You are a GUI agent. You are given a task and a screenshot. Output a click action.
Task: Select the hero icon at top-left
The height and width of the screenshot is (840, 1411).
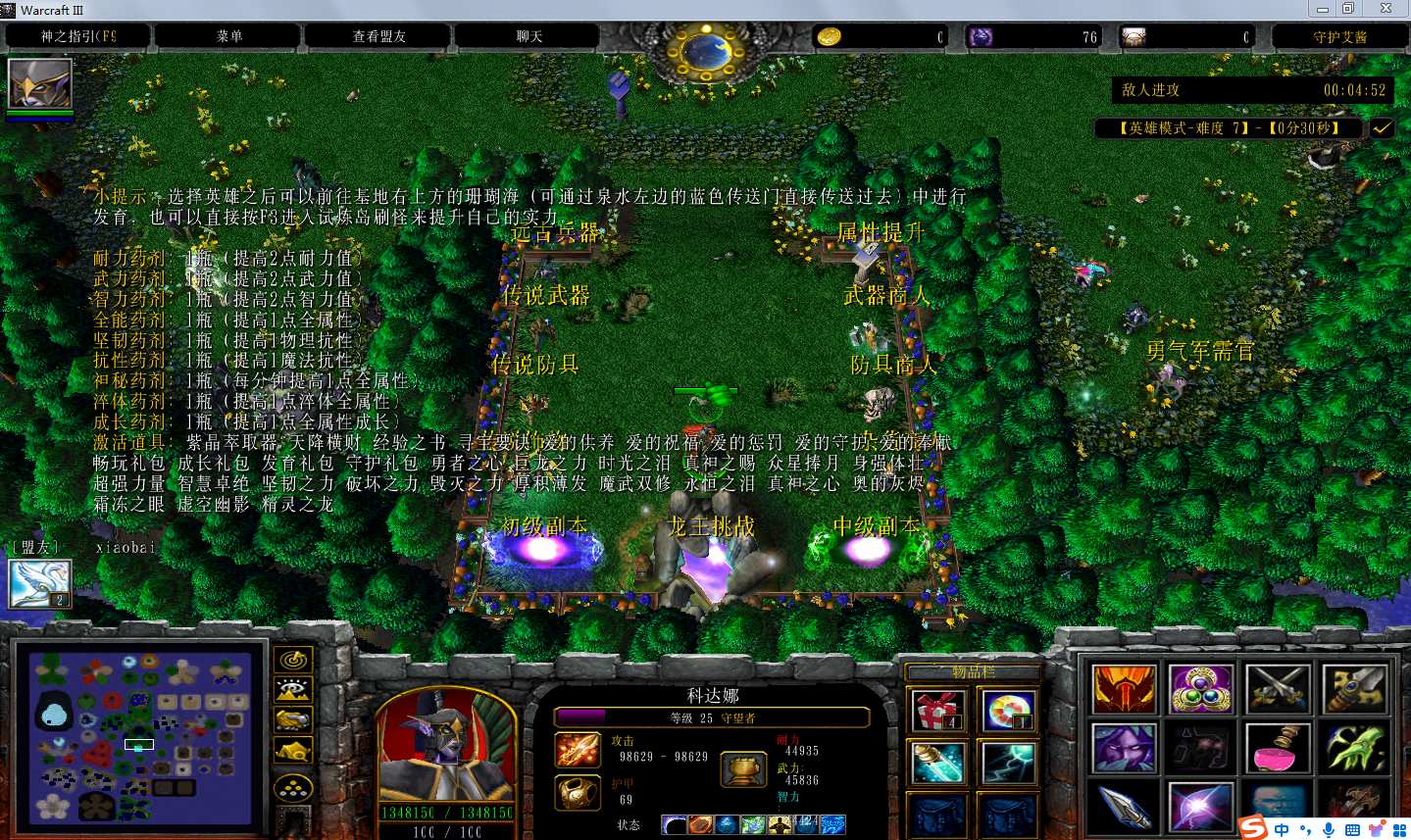click(x=39, y=84)
